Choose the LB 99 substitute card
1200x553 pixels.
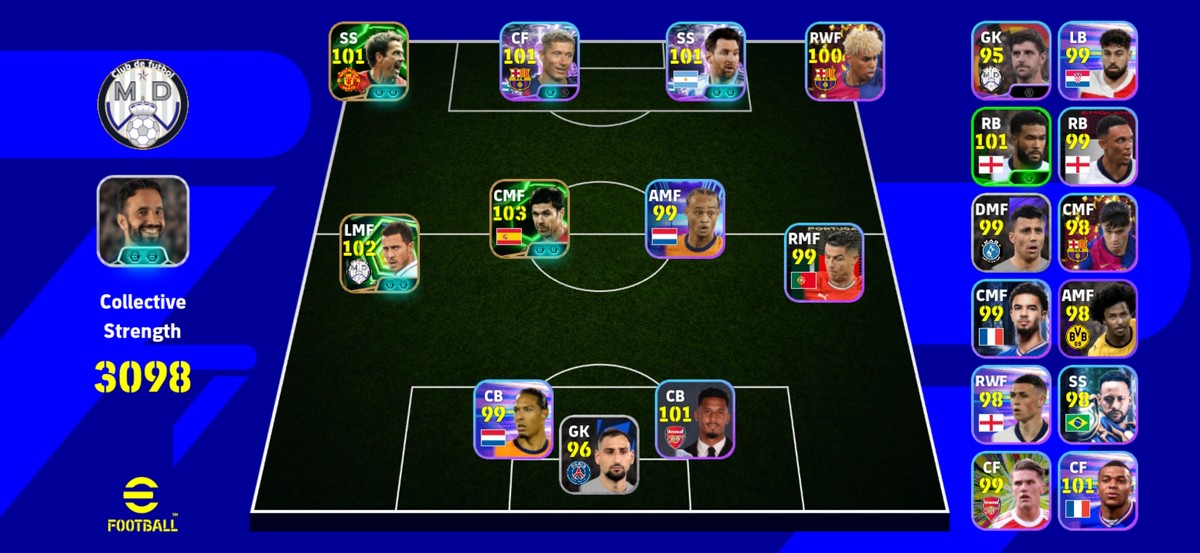1098,60
